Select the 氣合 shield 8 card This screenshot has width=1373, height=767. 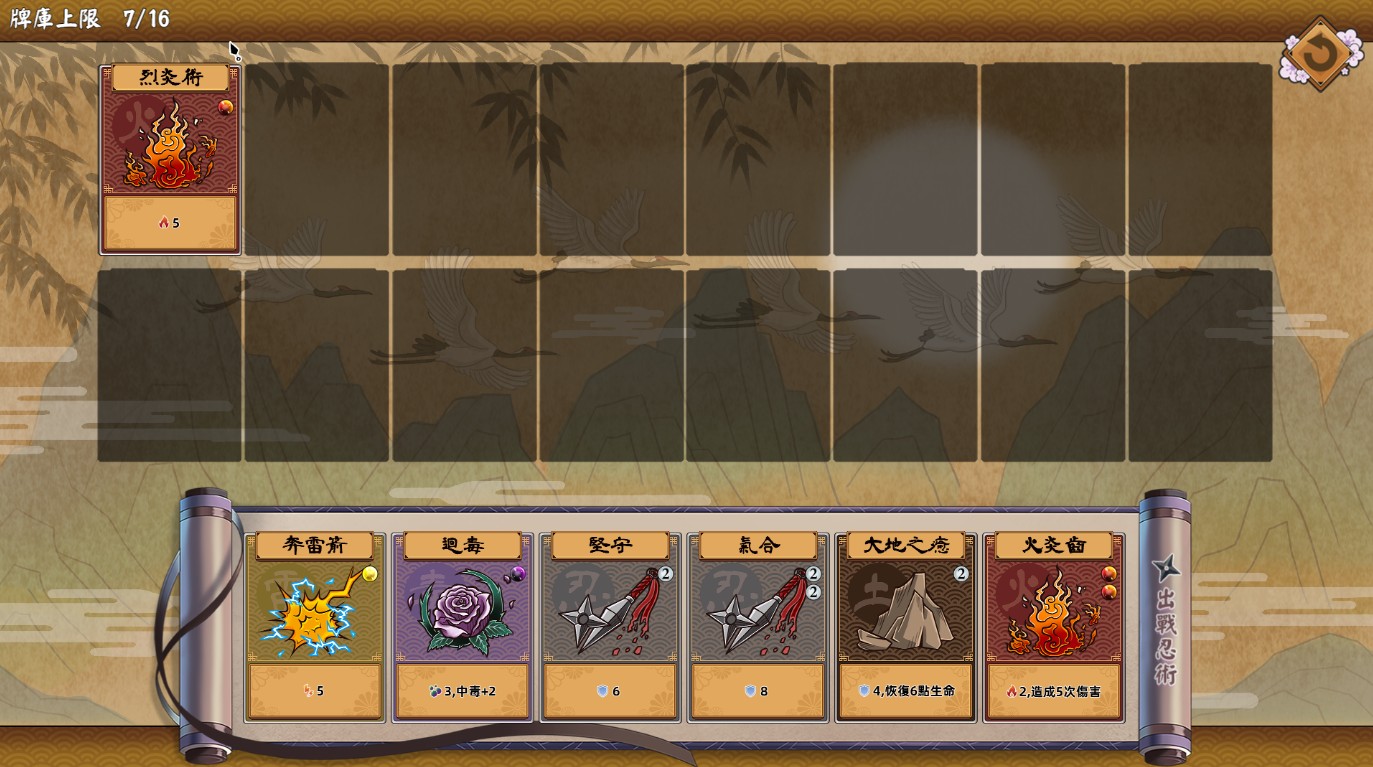(757, 626)
